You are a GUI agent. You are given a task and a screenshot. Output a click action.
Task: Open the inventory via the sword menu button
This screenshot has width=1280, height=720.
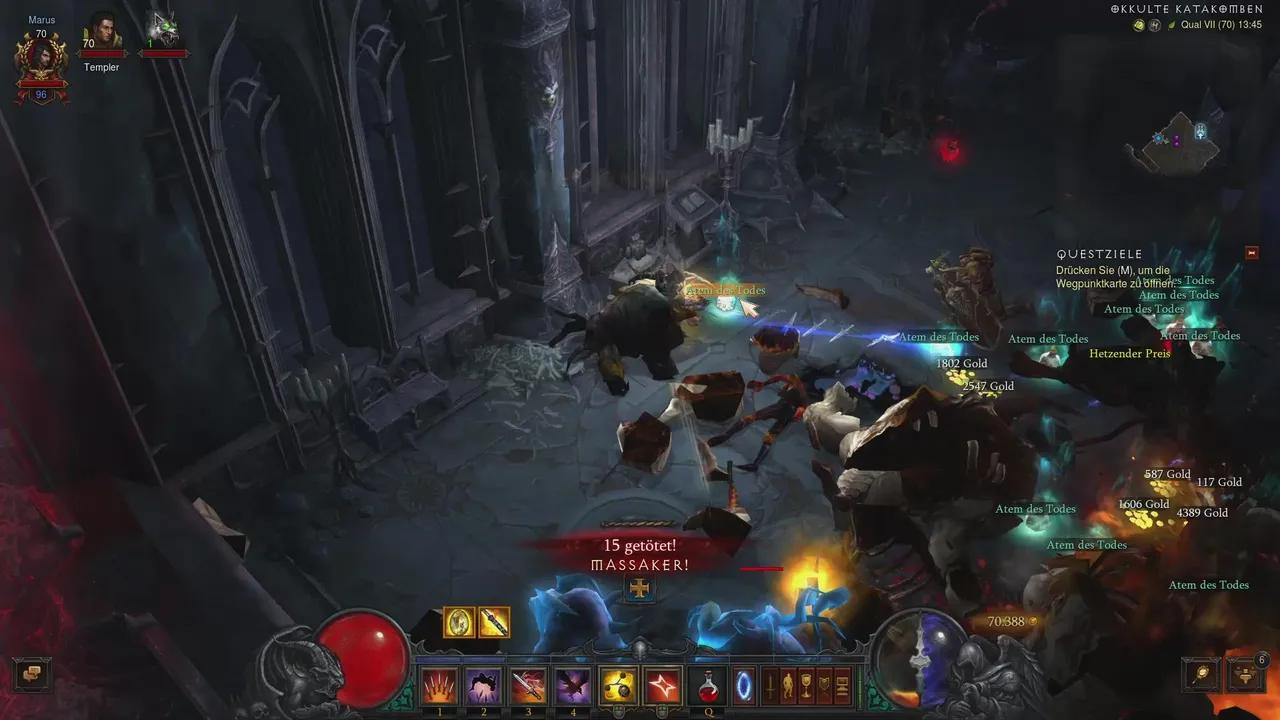771,685
